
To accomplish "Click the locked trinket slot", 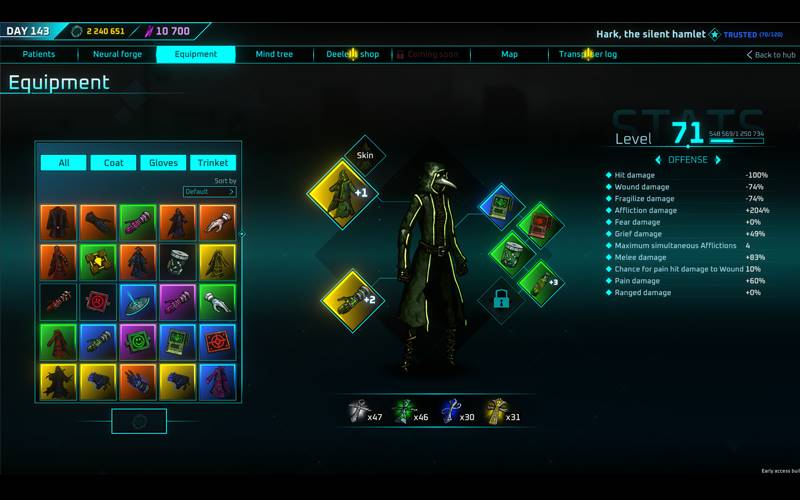I will point(501,299).
